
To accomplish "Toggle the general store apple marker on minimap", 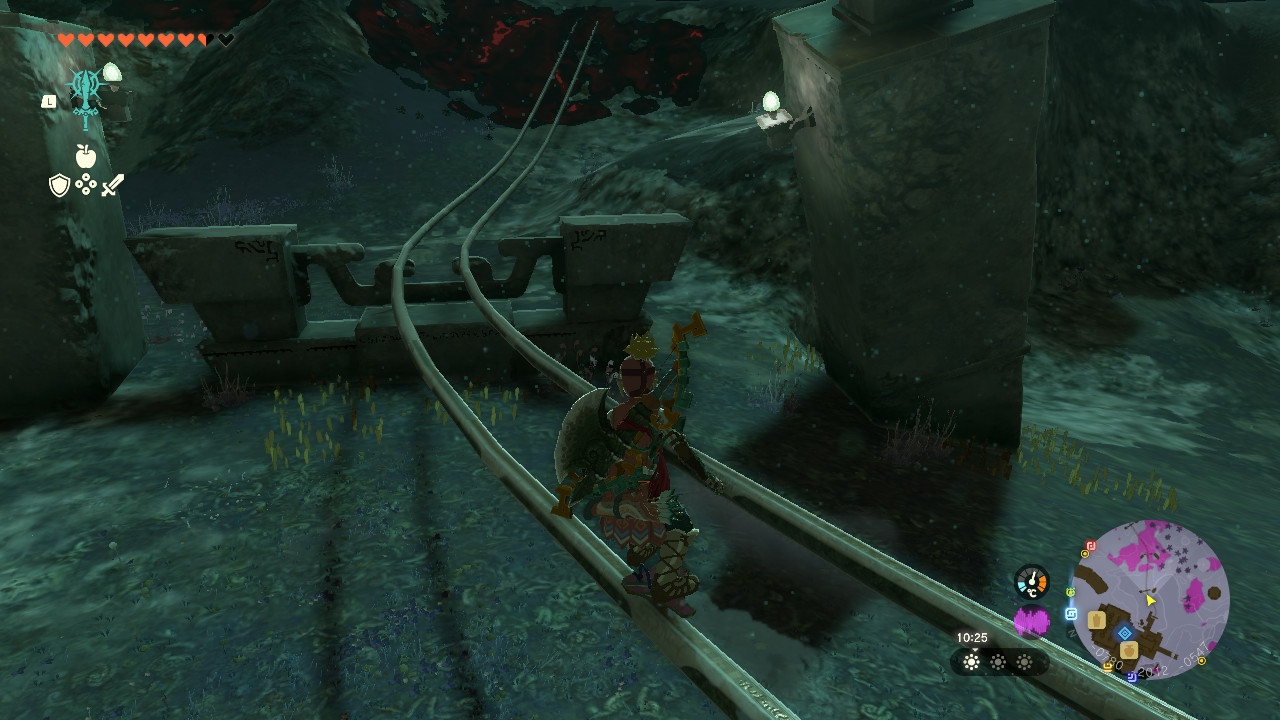I will [1129, 652].
